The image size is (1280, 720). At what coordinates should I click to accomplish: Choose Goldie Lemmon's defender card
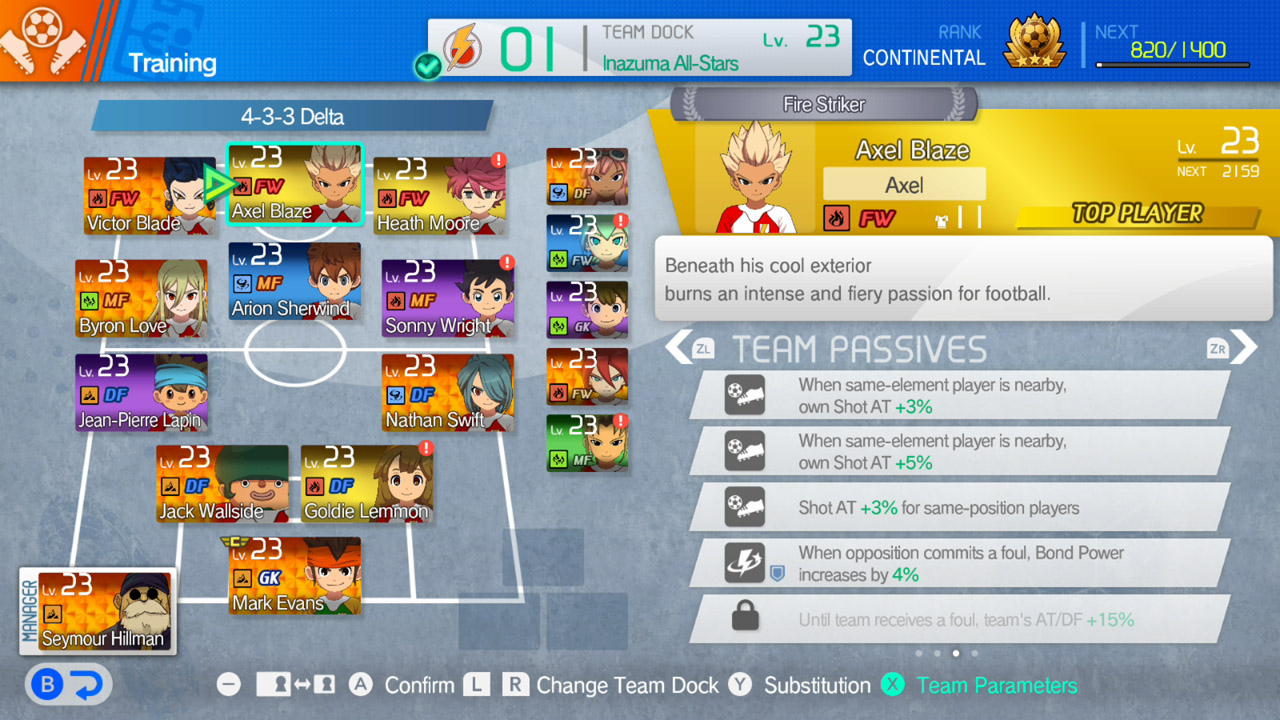tap(366, 484)
